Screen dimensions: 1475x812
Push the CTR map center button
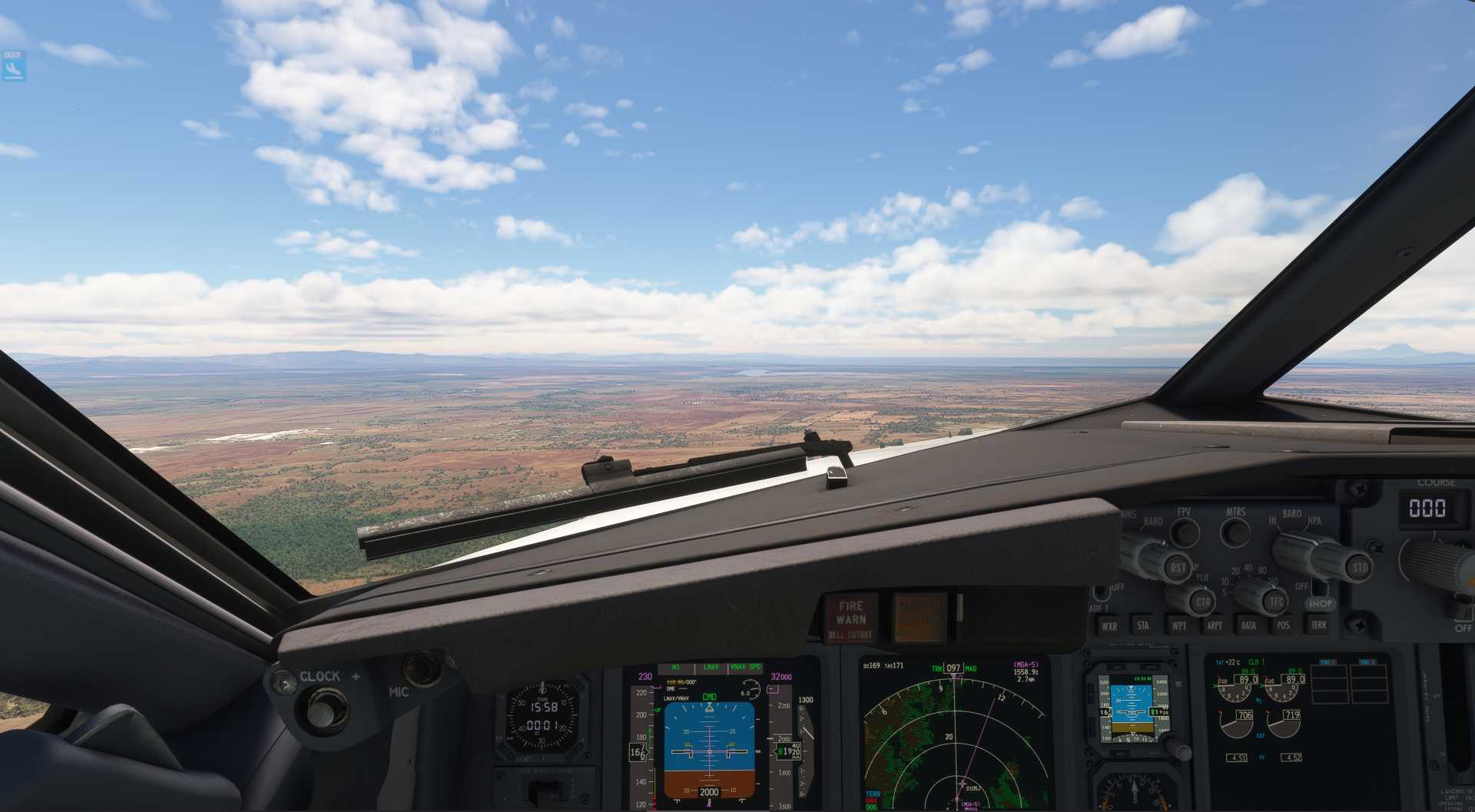pos(1202,602)
